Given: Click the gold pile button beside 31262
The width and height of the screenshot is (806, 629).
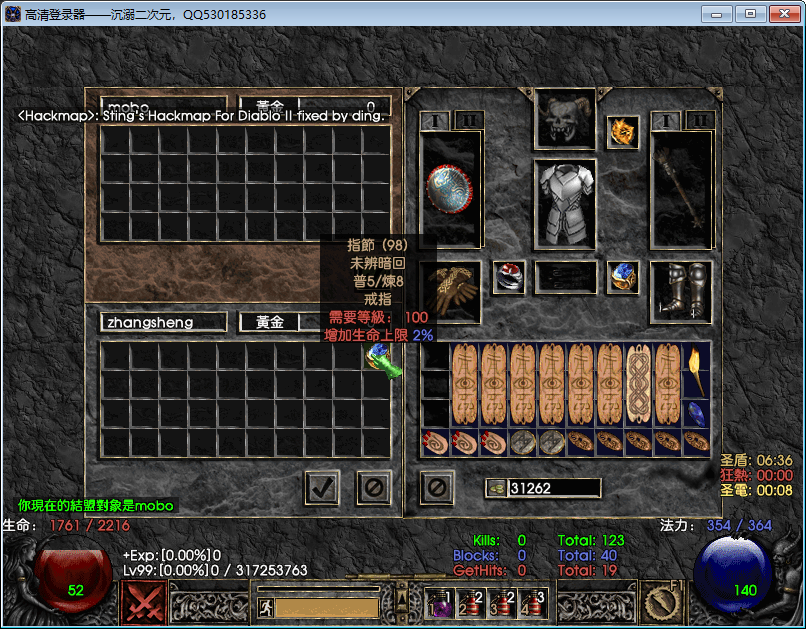Looking at the screenshot, I should tap(496, 488).
